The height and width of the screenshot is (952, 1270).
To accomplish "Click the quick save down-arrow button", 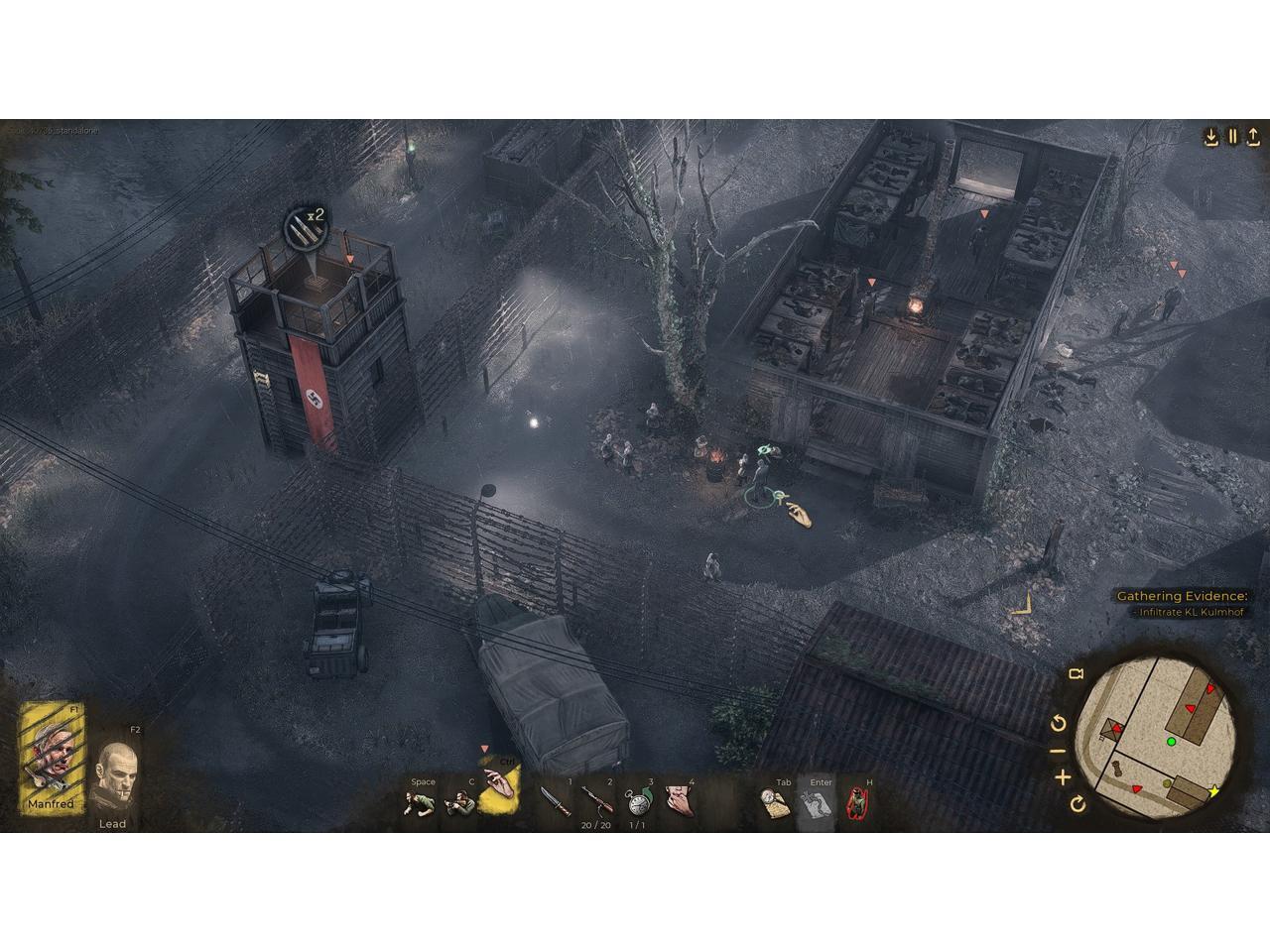I will (1211, 137).
